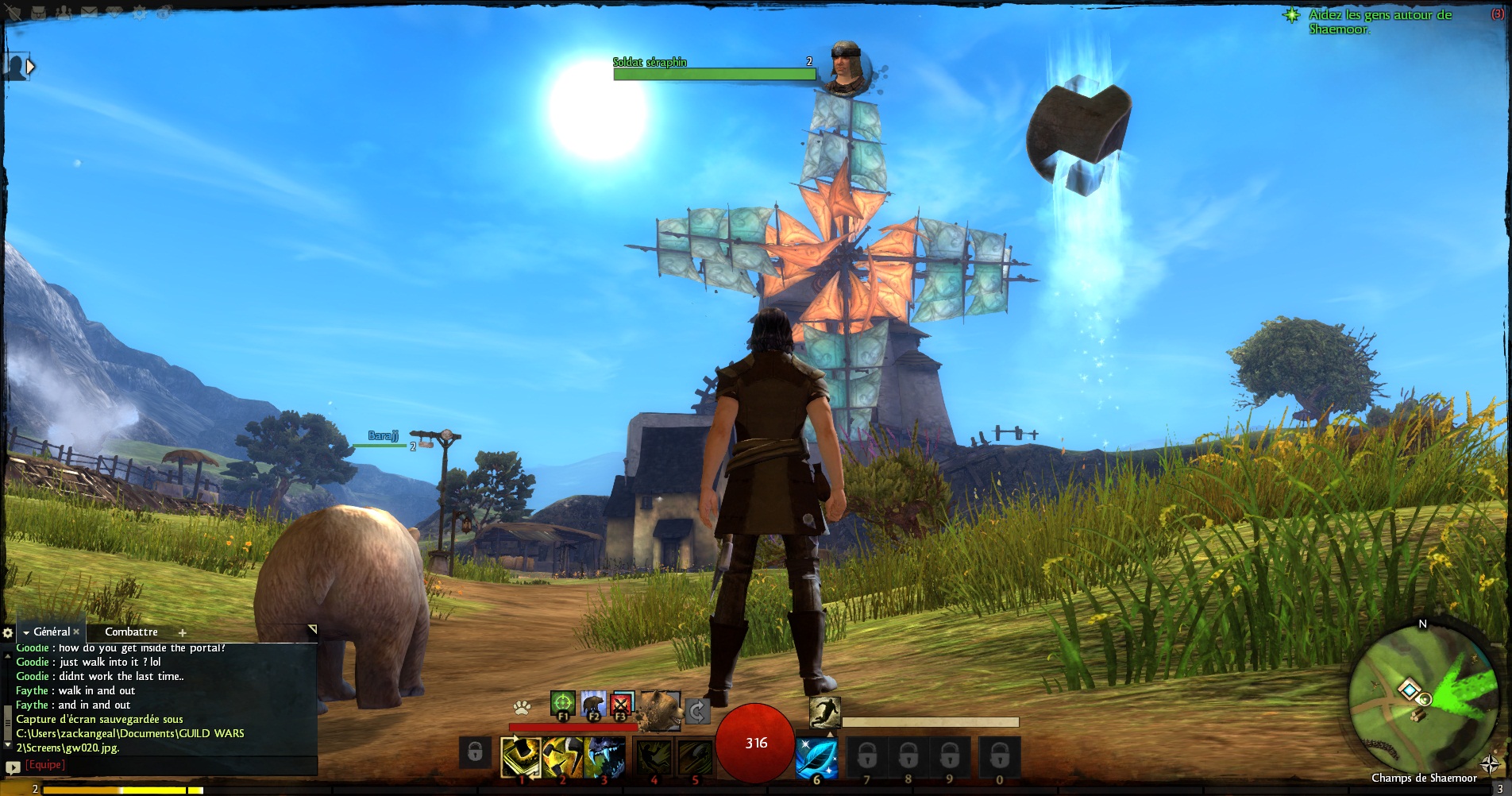
Task: Close the Général chat tab
Action: 76,632
